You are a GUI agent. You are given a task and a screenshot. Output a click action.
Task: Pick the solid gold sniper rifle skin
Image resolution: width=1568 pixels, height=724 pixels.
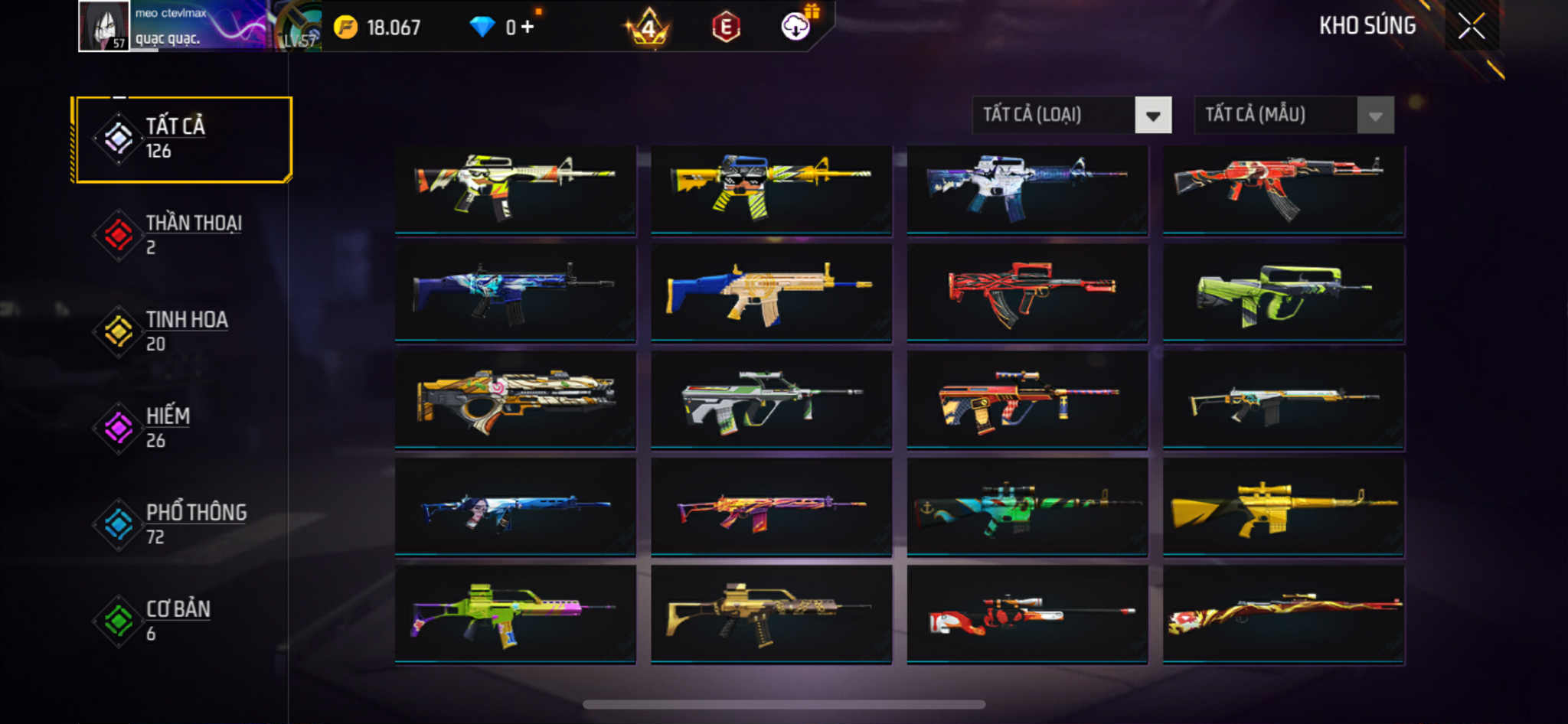click(x=1283, y=507)
